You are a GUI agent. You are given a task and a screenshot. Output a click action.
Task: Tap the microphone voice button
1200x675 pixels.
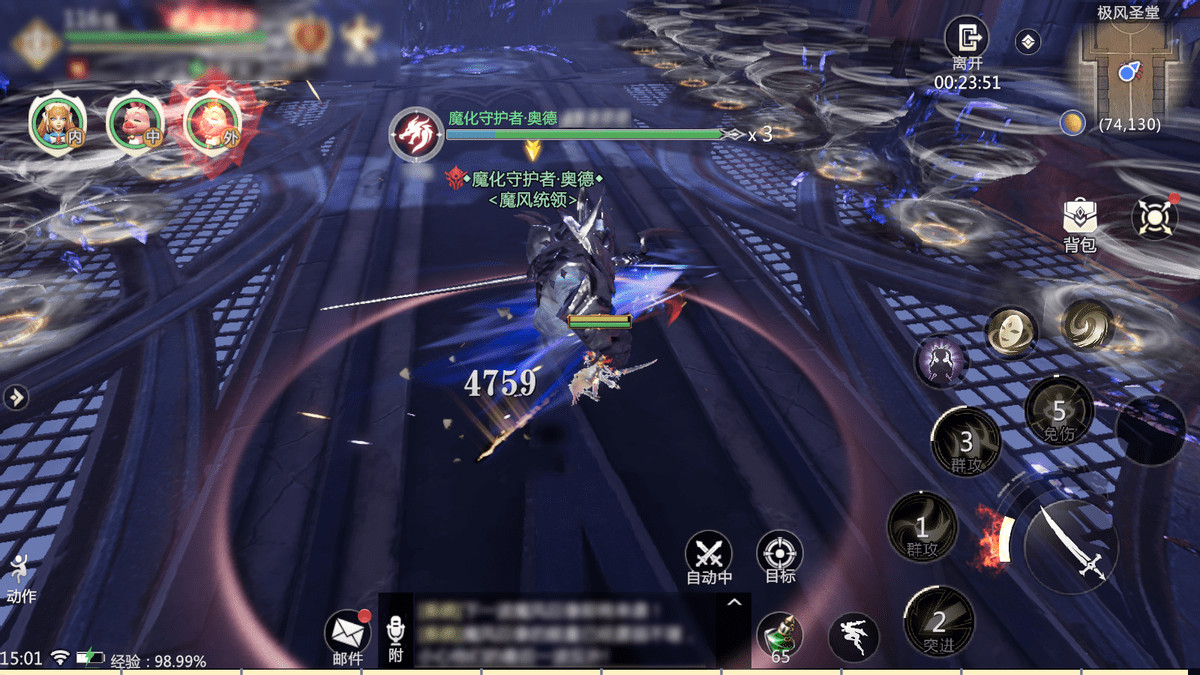396,636
